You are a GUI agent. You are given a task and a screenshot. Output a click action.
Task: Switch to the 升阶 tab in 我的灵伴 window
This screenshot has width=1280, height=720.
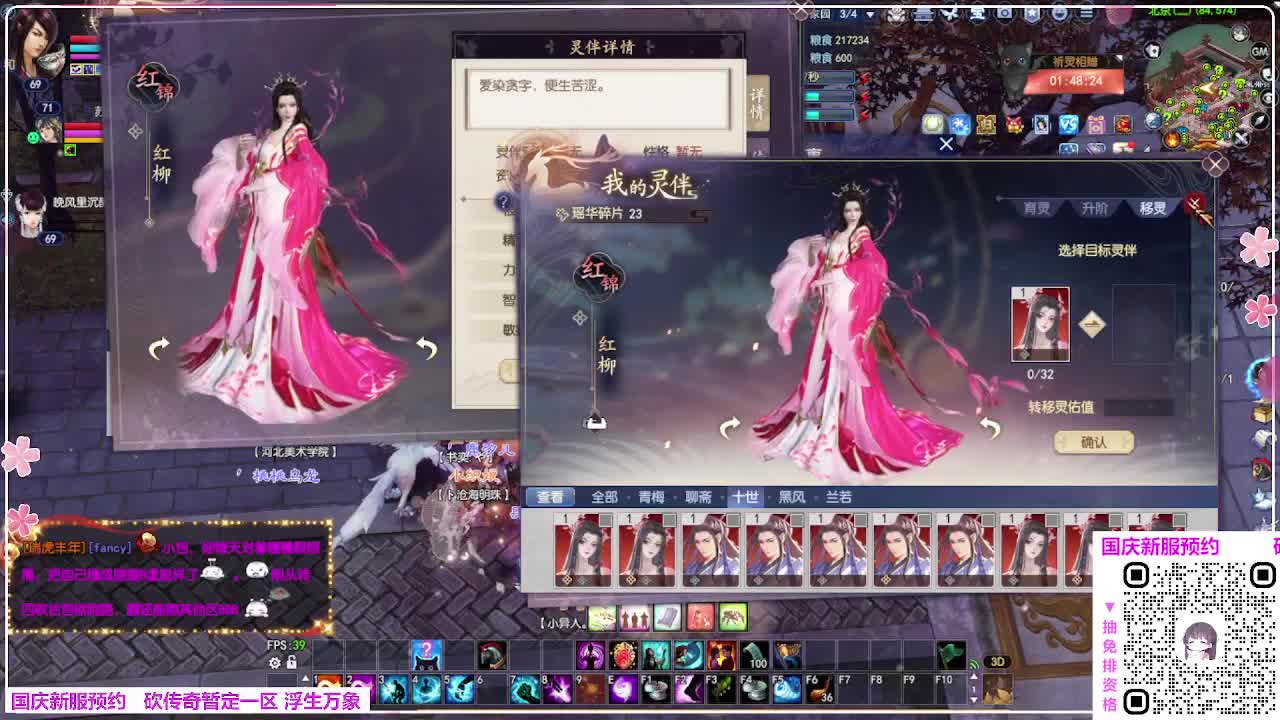(x=1095, y=209)
